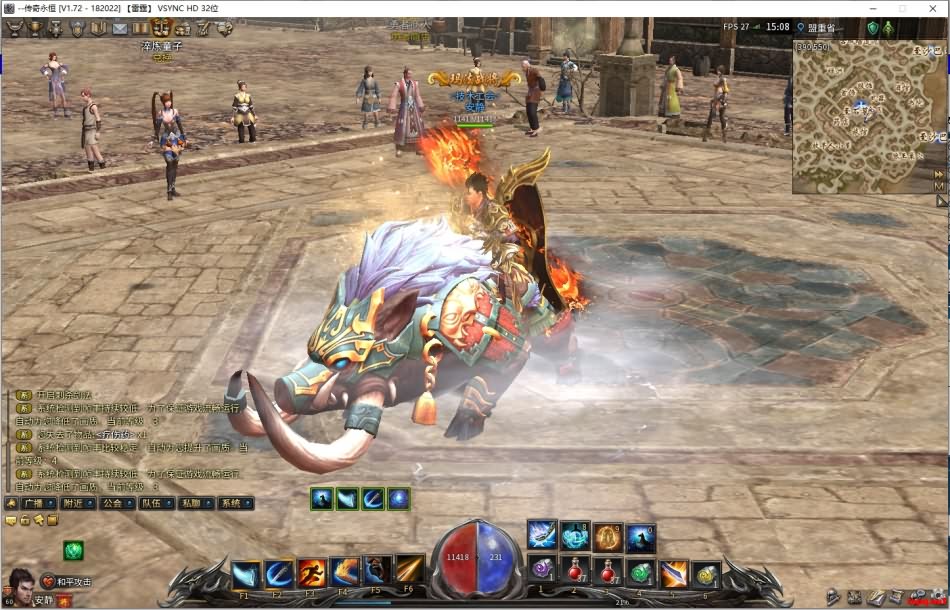Use the yellow scroll in slot 6

point(706,575)
